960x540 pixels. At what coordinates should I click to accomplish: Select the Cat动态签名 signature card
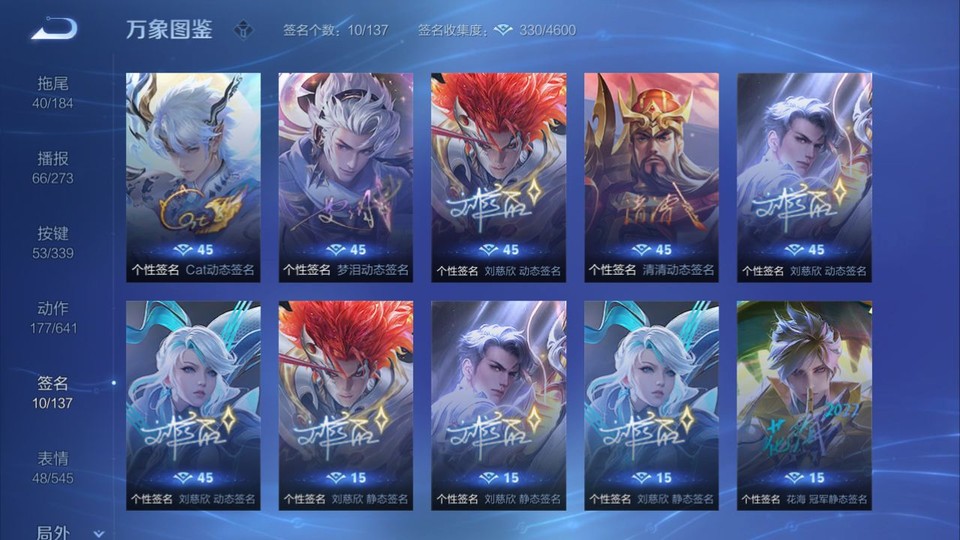(x=193, y=177)
